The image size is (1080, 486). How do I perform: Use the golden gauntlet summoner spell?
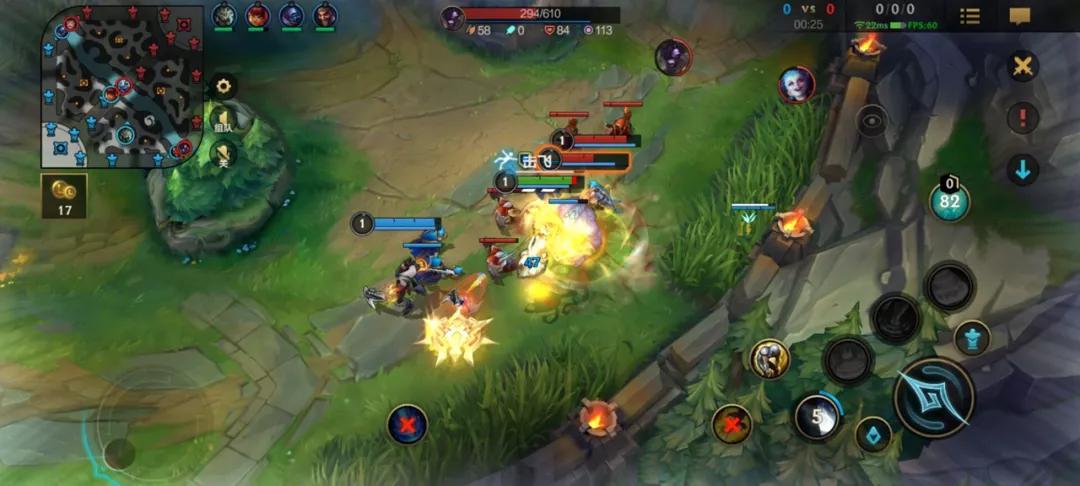click(x=769, y=358)
